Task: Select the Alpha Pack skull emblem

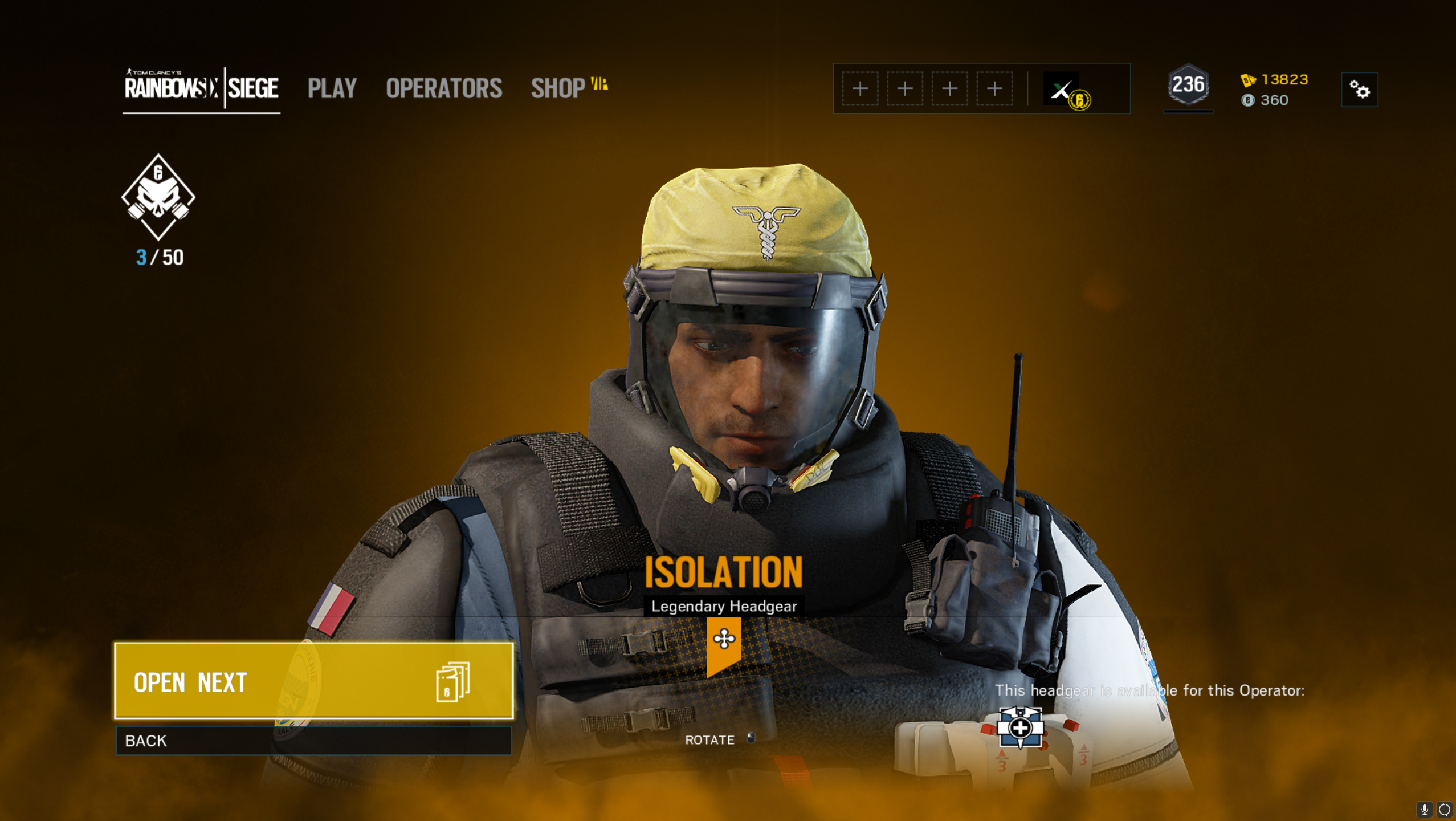Action: [158, 197]
